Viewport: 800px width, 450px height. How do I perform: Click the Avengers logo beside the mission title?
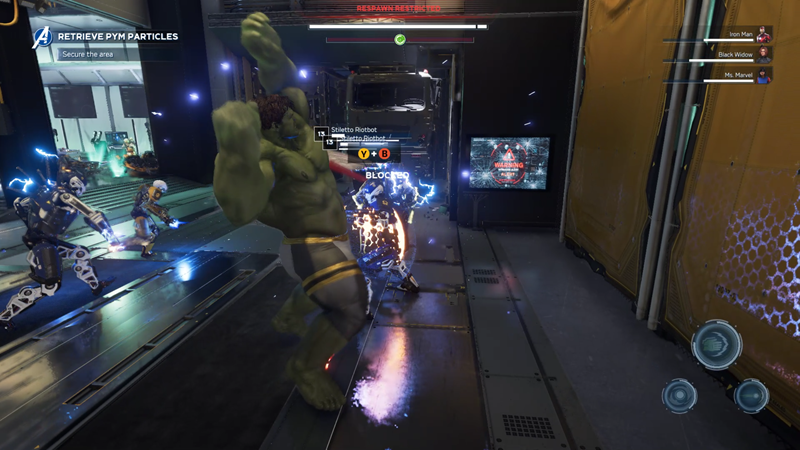[x=43, y=37]
